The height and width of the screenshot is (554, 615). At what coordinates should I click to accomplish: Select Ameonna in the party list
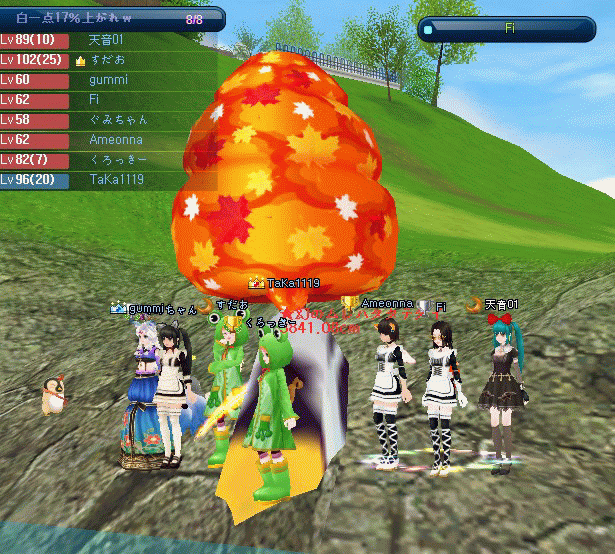(108, 140)
